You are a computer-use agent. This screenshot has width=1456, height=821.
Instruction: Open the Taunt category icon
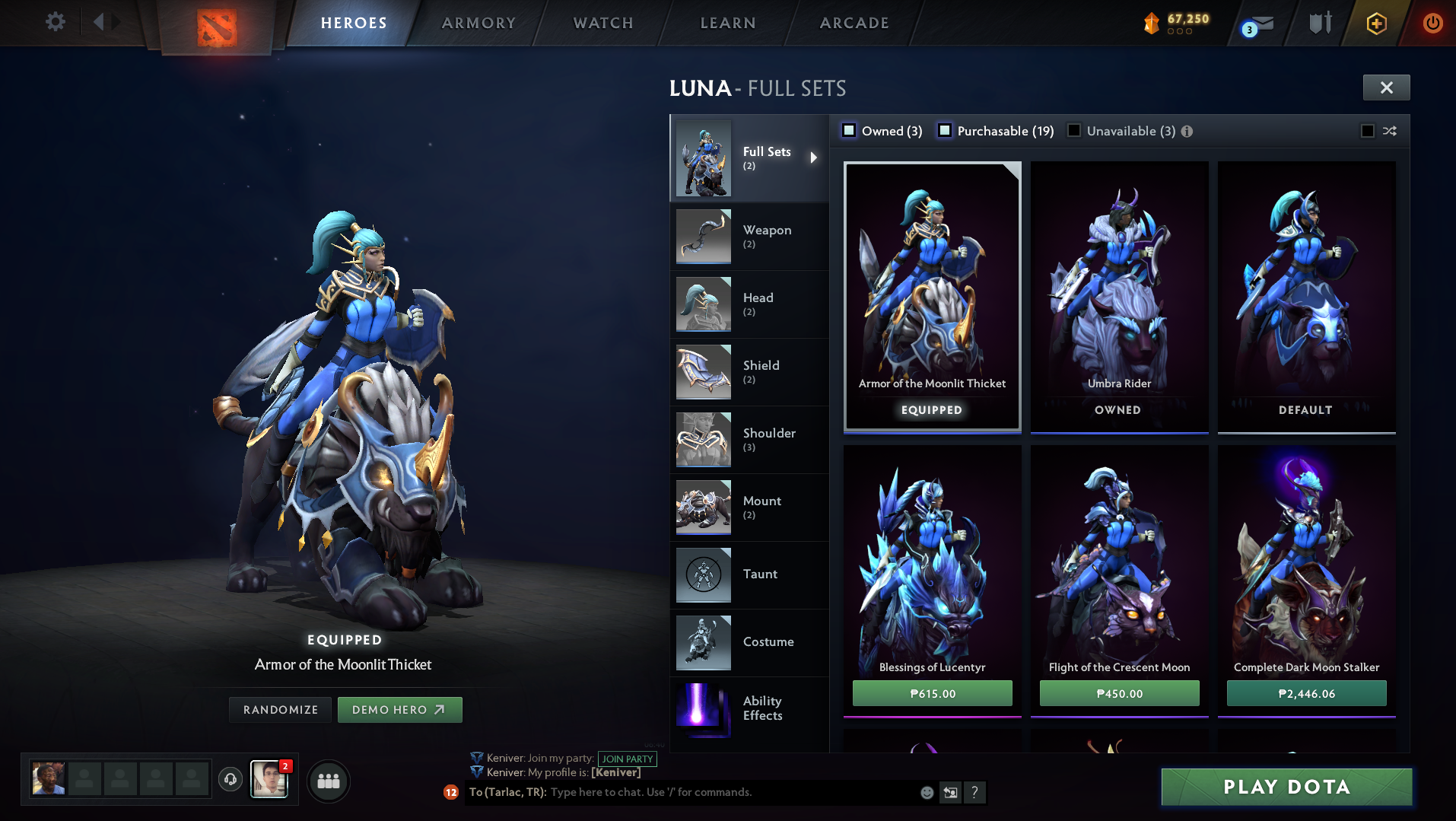click(x=702, y=574)
